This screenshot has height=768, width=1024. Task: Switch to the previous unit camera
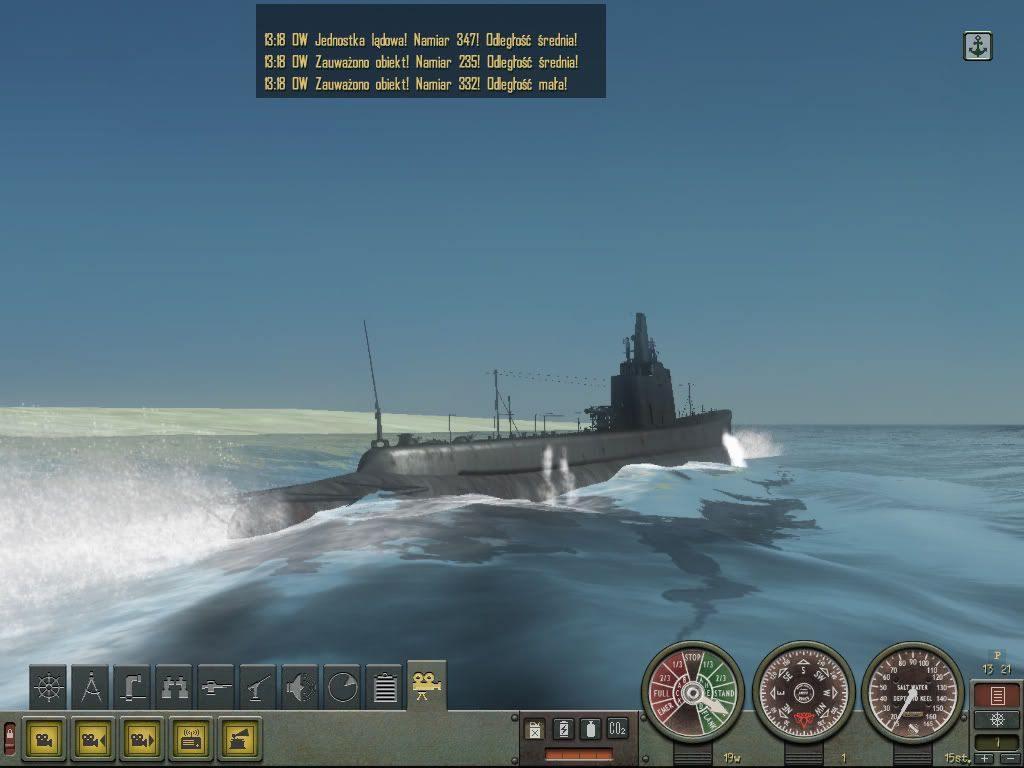pyautogui.click(x=93, y=739)
